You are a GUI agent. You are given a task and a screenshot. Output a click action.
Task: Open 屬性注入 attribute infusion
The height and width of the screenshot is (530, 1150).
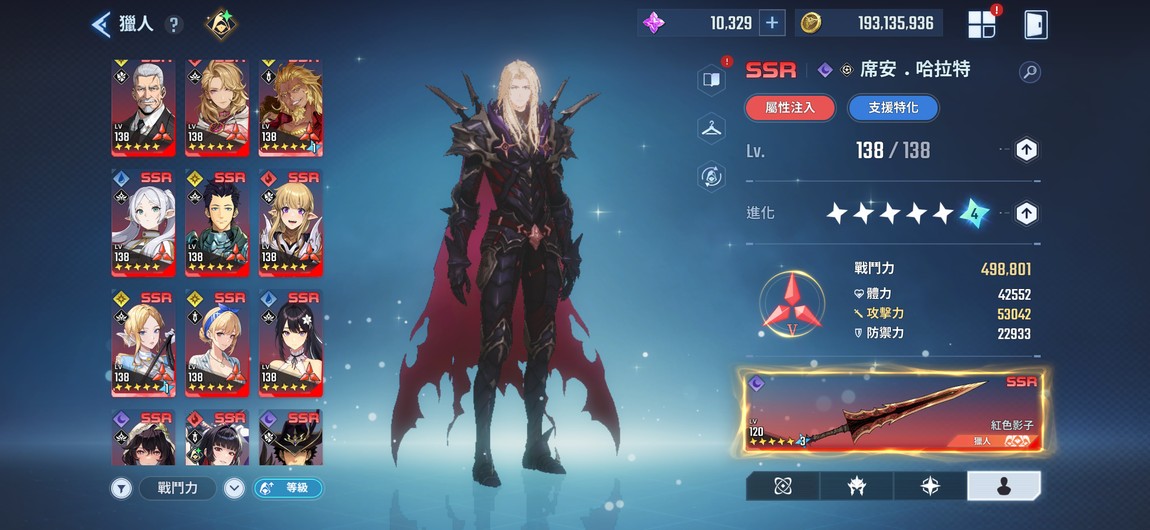(790, 108)
